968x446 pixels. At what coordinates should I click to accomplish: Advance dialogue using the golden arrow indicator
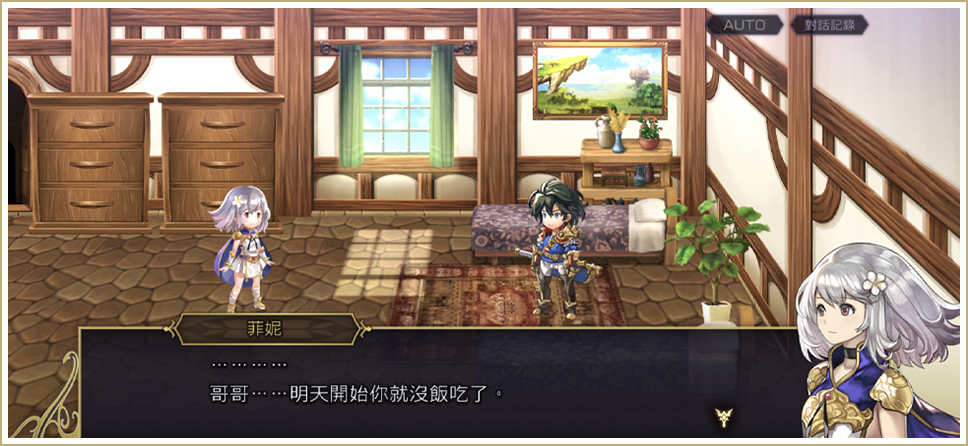point(722,414)
